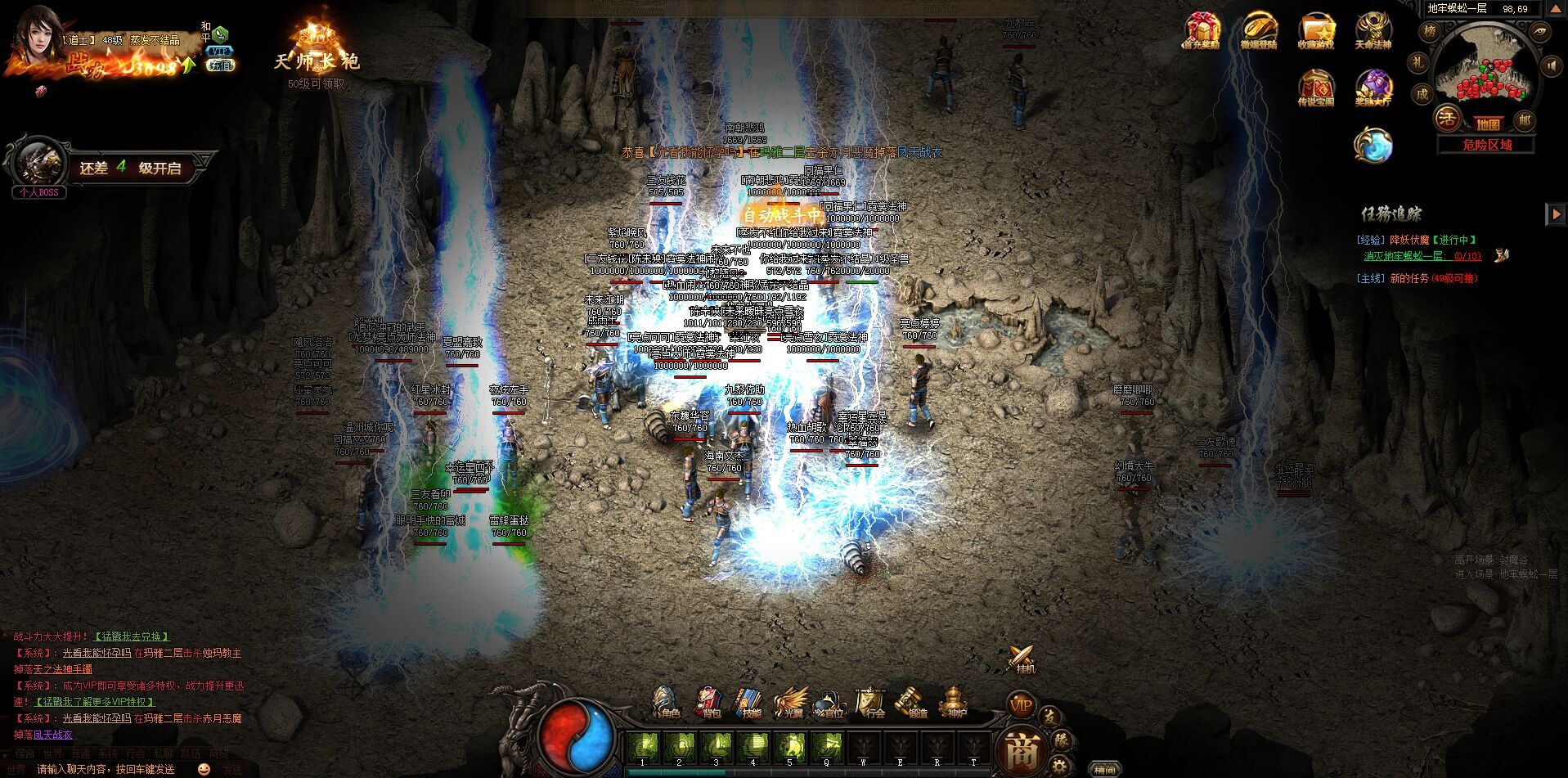
Task: Click the 猛戳我了解更多VIP特权 chat link
Action: click(93, 702)
